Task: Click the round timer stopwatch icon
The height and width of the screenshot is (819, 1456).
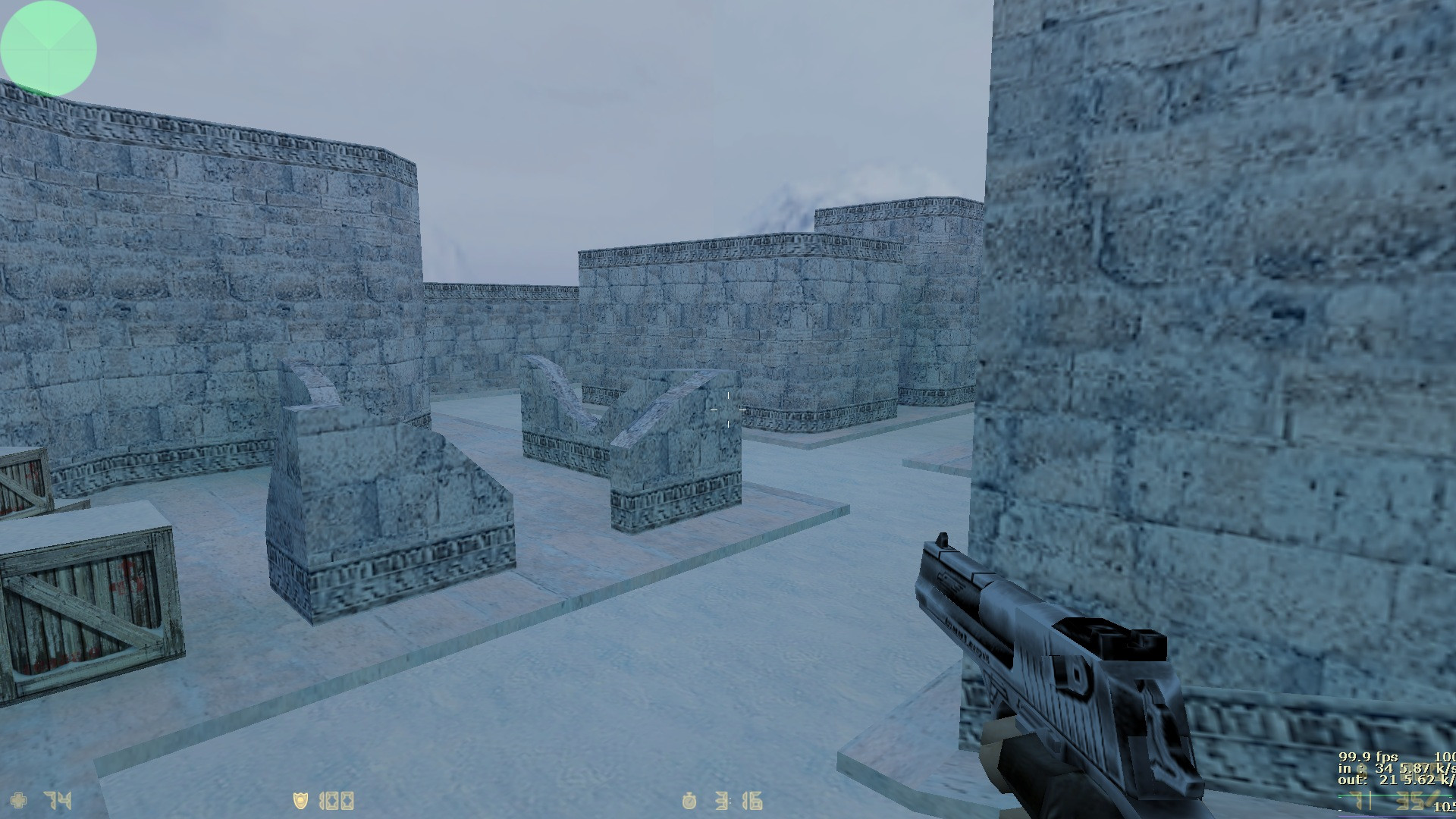Action: point(689,799)
